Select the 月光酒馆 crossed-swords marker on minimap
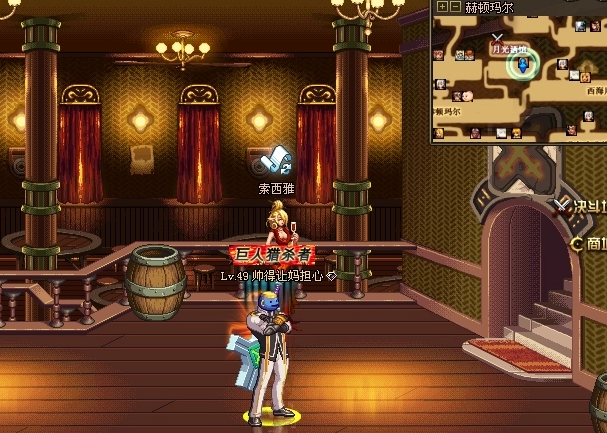607x433 pixels. click(x=497, y=38)
